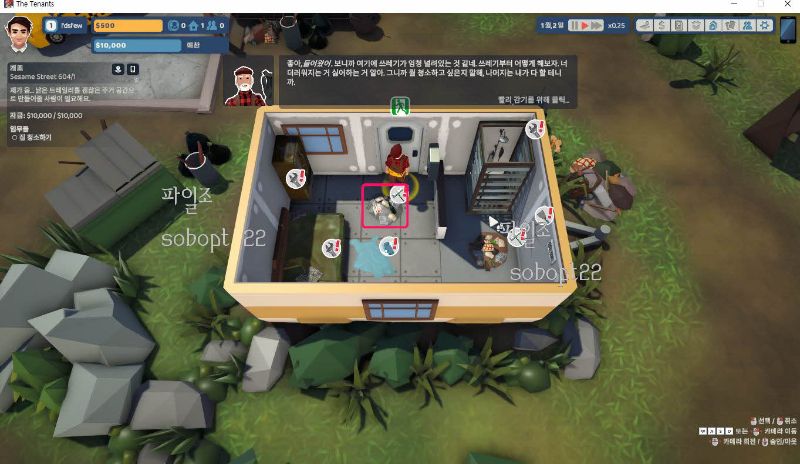Click the dialogue box to continue

click(430, 80)
